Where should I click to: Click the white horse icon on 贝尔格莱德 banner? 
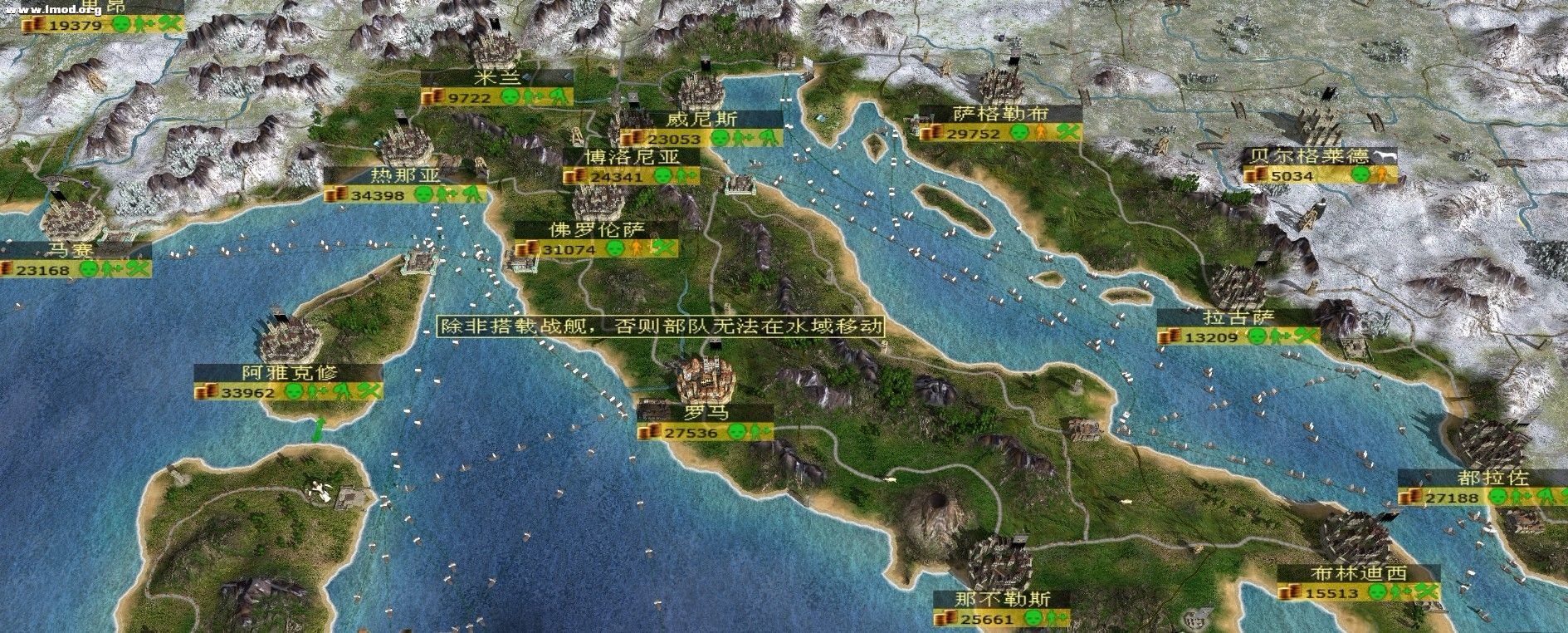[1382, 157]
